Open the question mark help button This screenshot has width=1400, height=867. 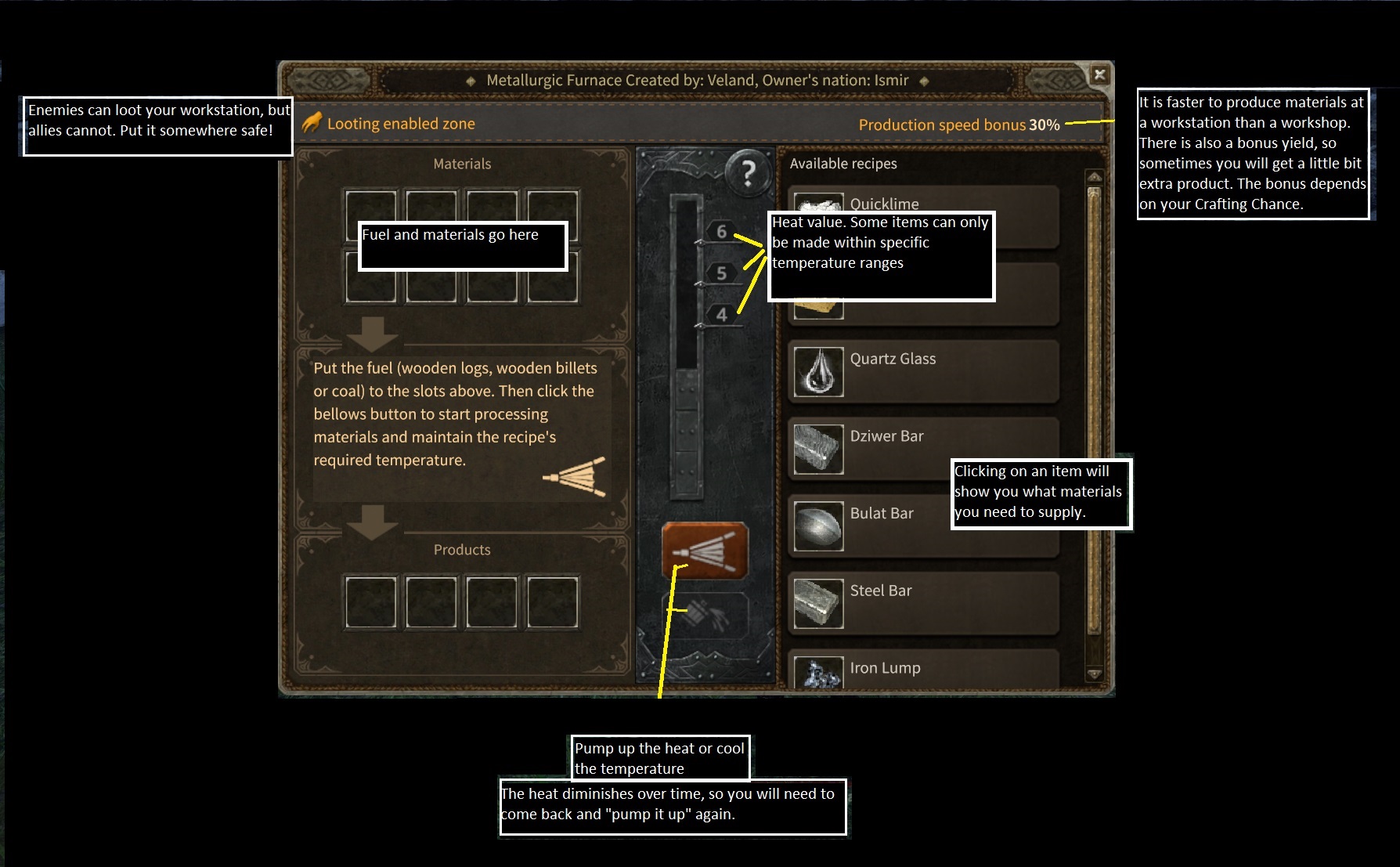(x=748, y=172)
